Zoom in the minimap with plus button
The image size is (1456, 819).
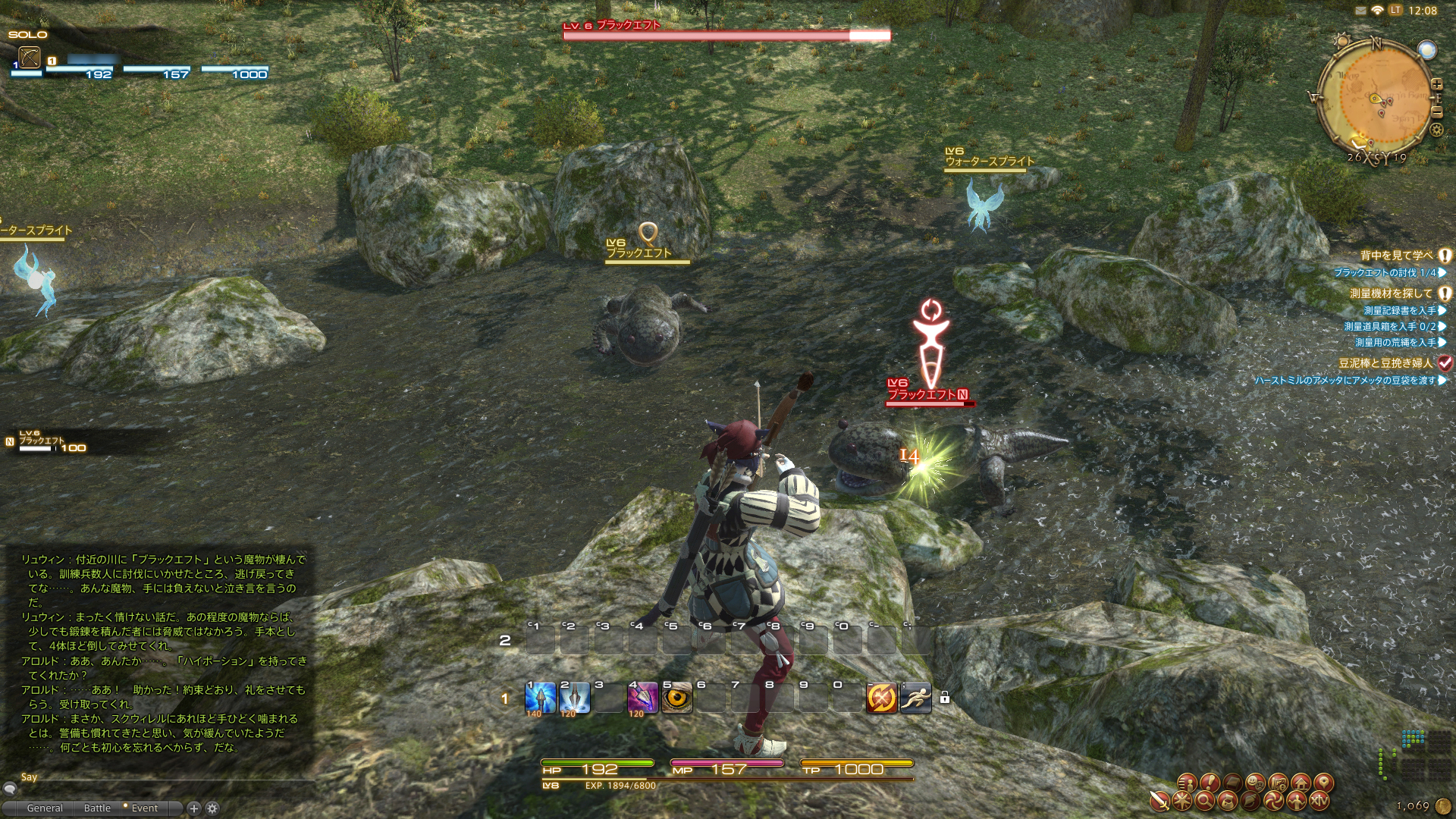1436,84
